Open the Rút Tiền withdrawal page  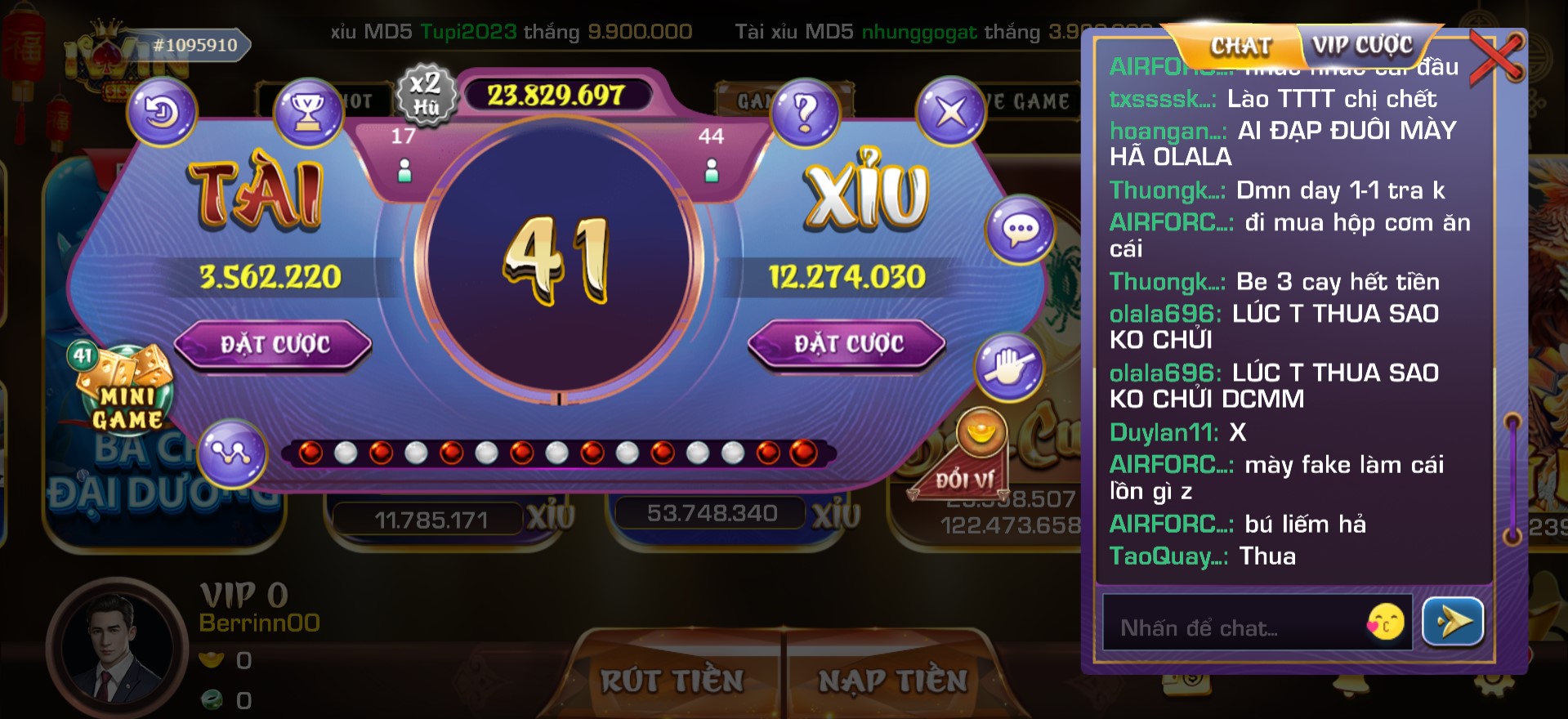[x=672, y=681]
